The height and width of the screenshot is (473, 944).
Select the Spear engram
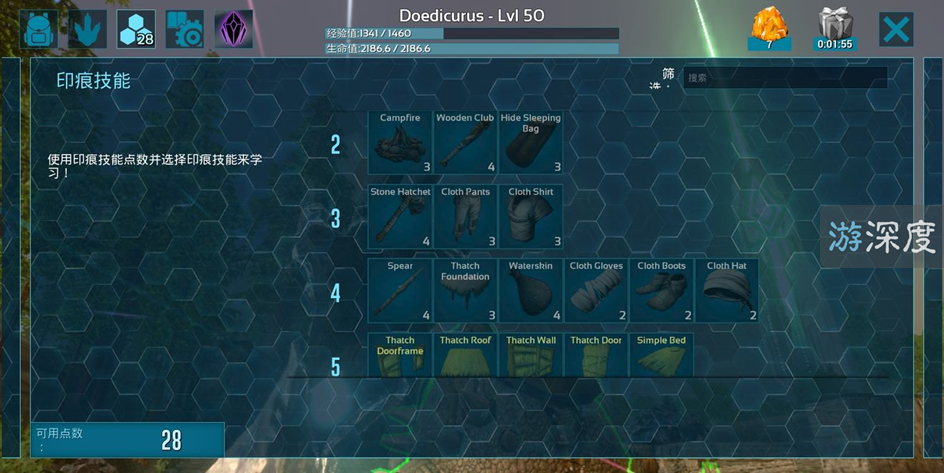[400, 291]
